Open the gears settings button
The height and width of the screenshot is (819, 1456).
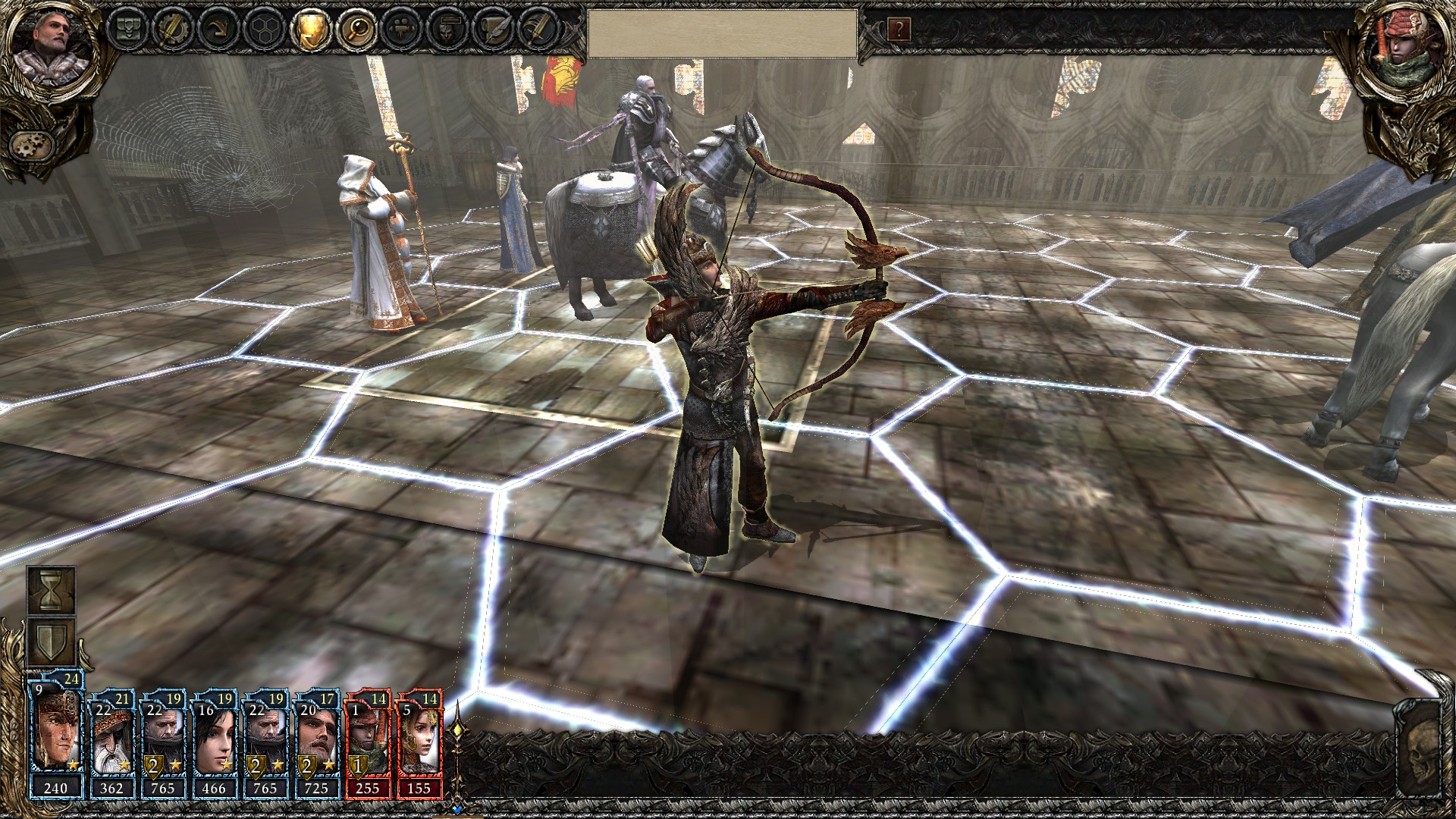point(33,144)
